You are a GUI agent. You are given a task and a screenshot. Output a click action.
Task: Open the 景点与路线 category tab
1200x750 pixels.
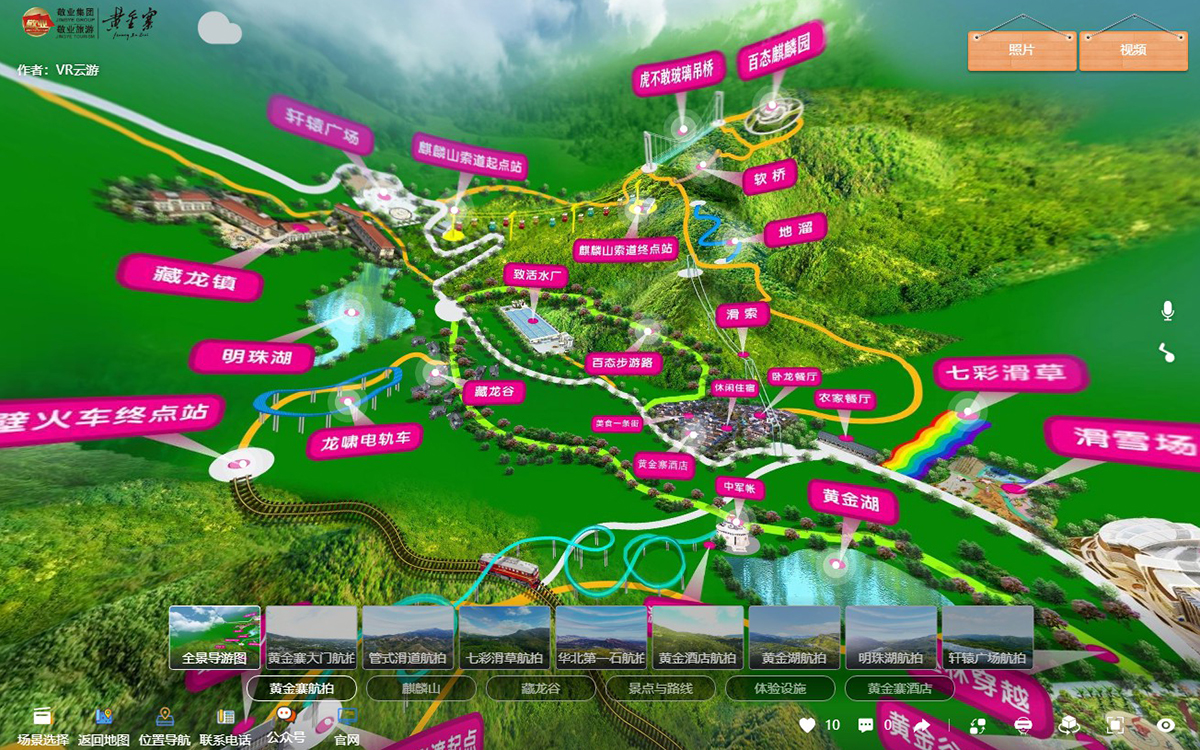(x=659, y=689)
